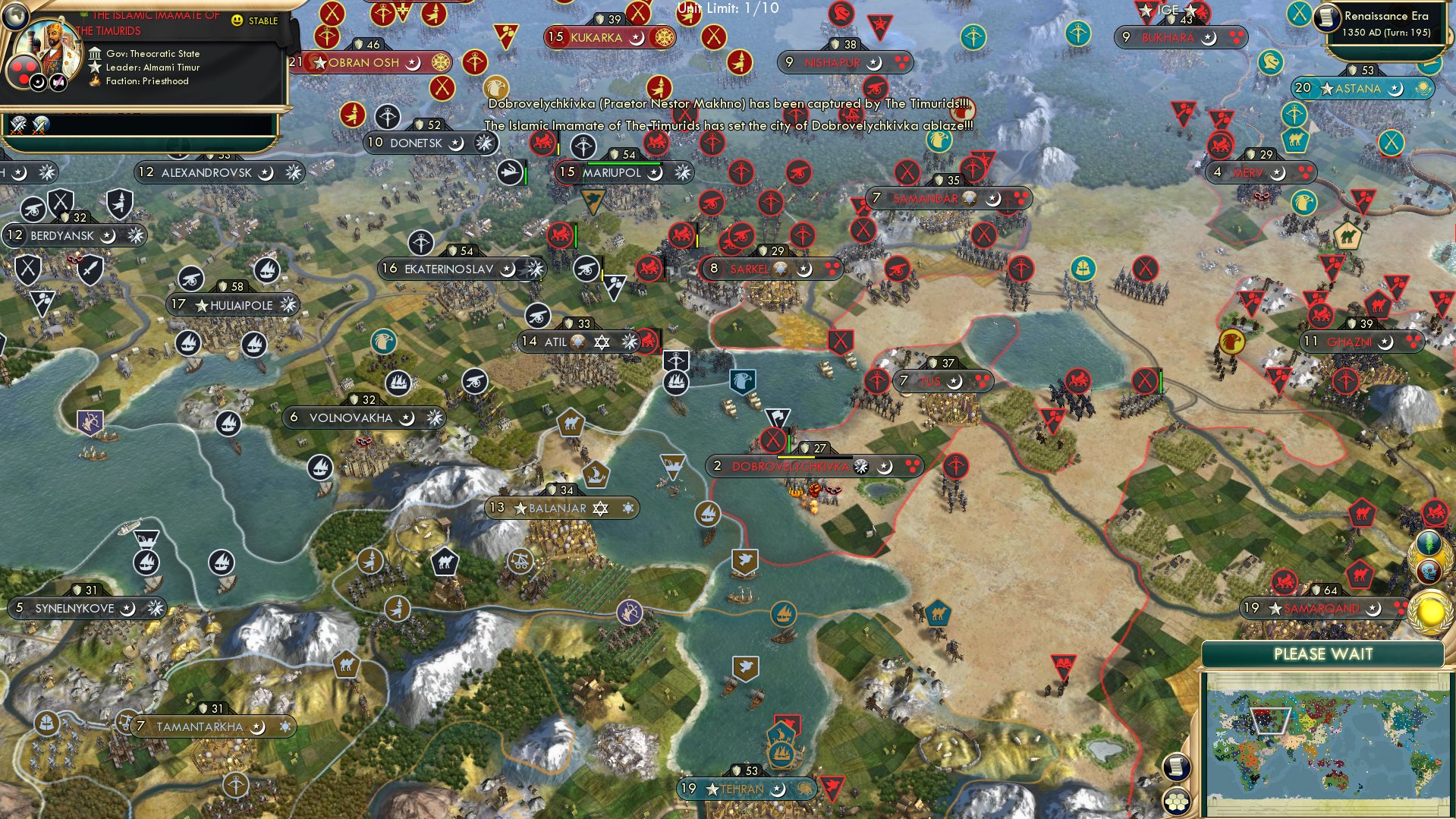
Task: Click the STABLE happiness smiley indicator
Action: [x=237, y=20]
